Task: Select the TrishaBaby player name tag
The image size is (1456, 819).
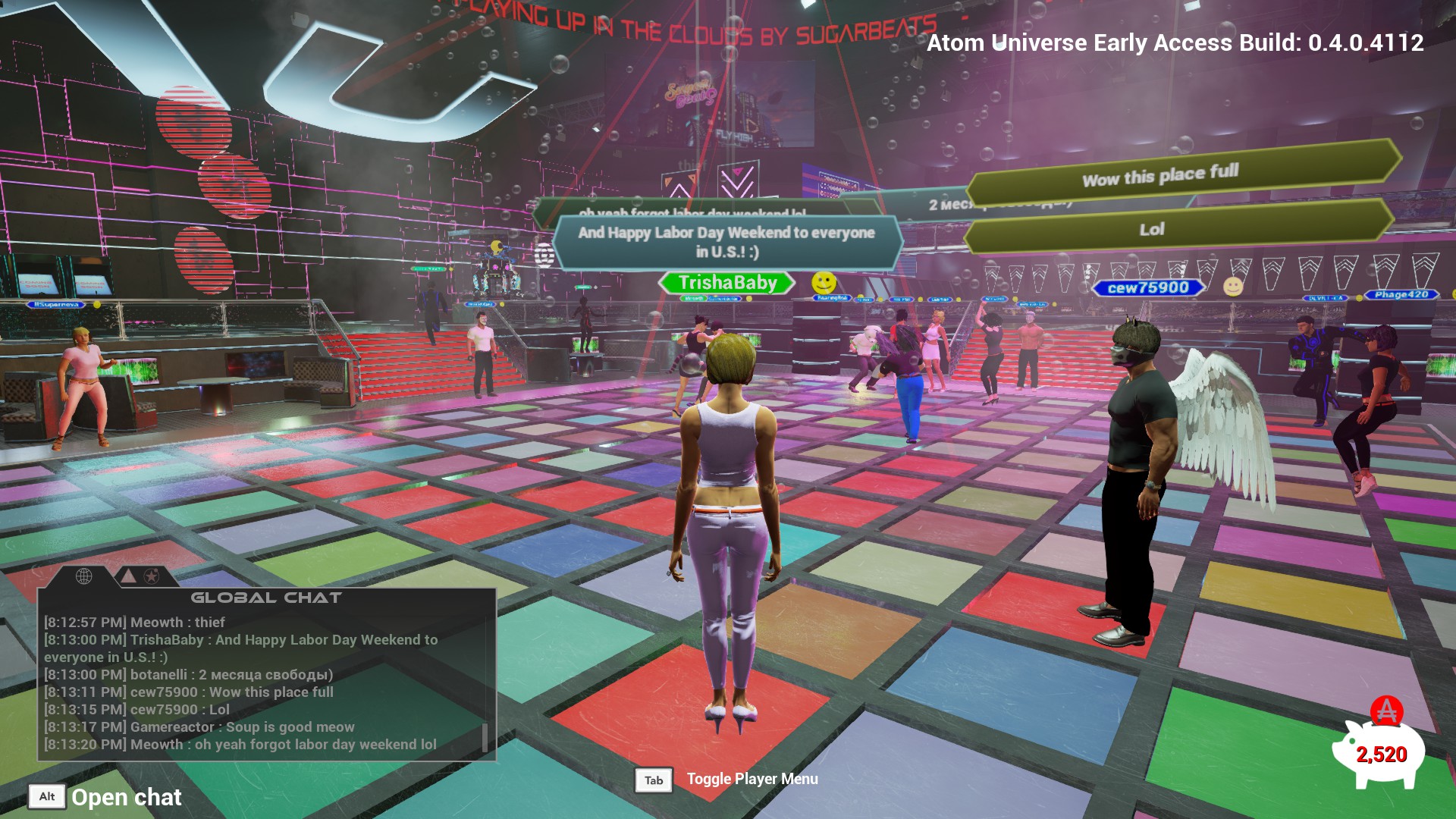Action: coord(727,283)
